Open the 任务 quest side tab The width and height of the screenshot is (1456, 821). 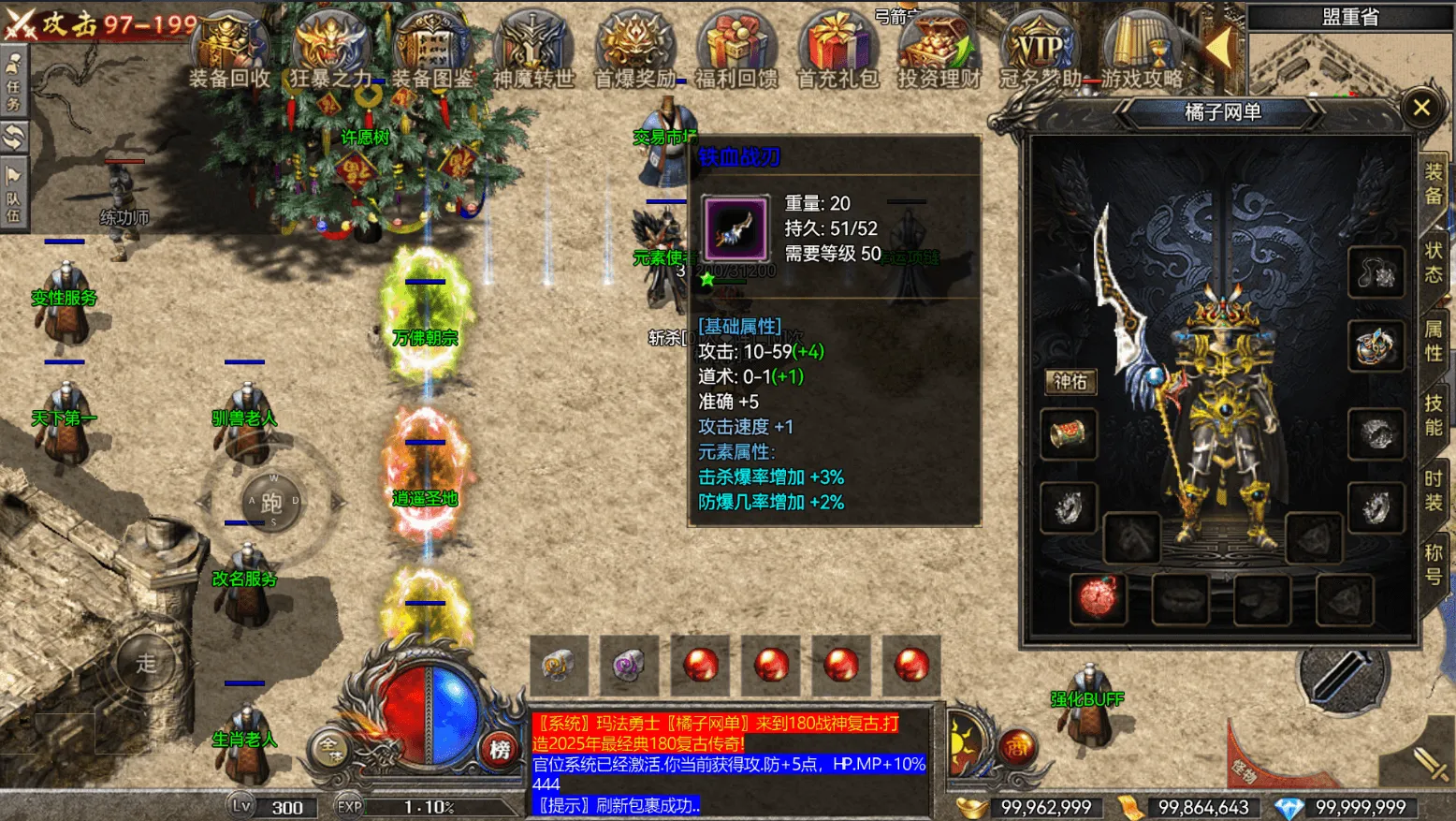point(14,82)
